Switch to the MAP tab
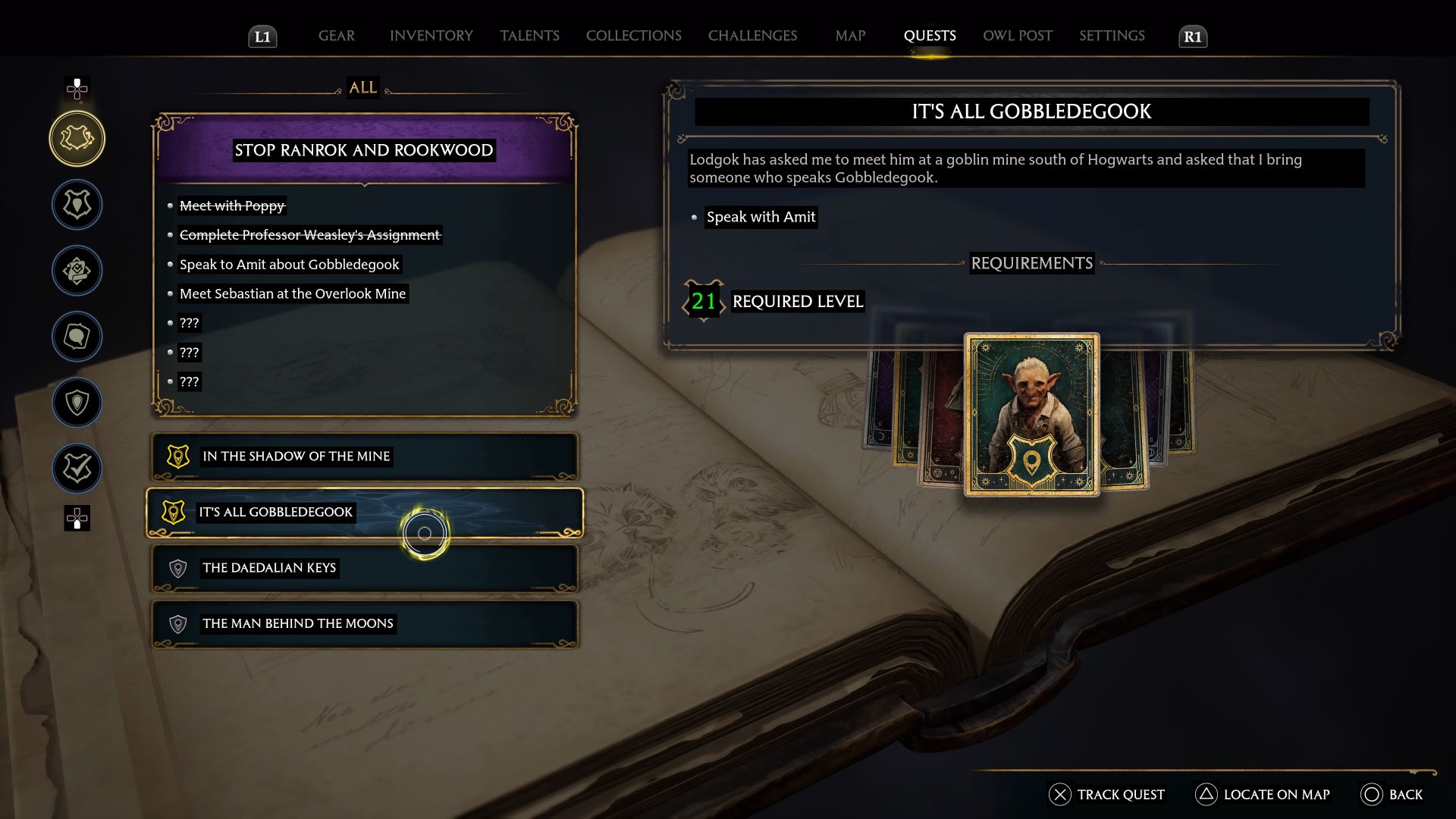 pyautogui.click(x=849, y=36)
